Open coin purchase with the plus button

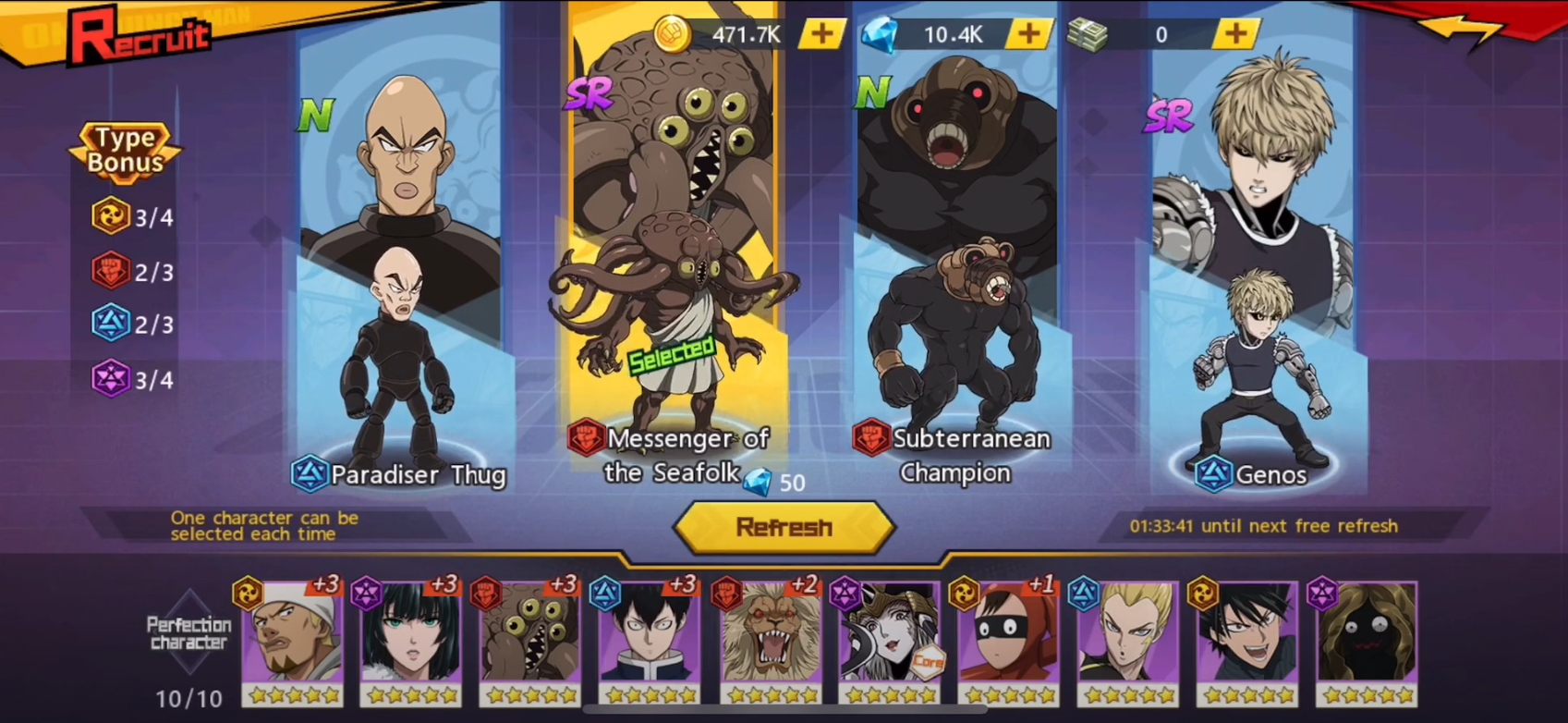[820, 33]
